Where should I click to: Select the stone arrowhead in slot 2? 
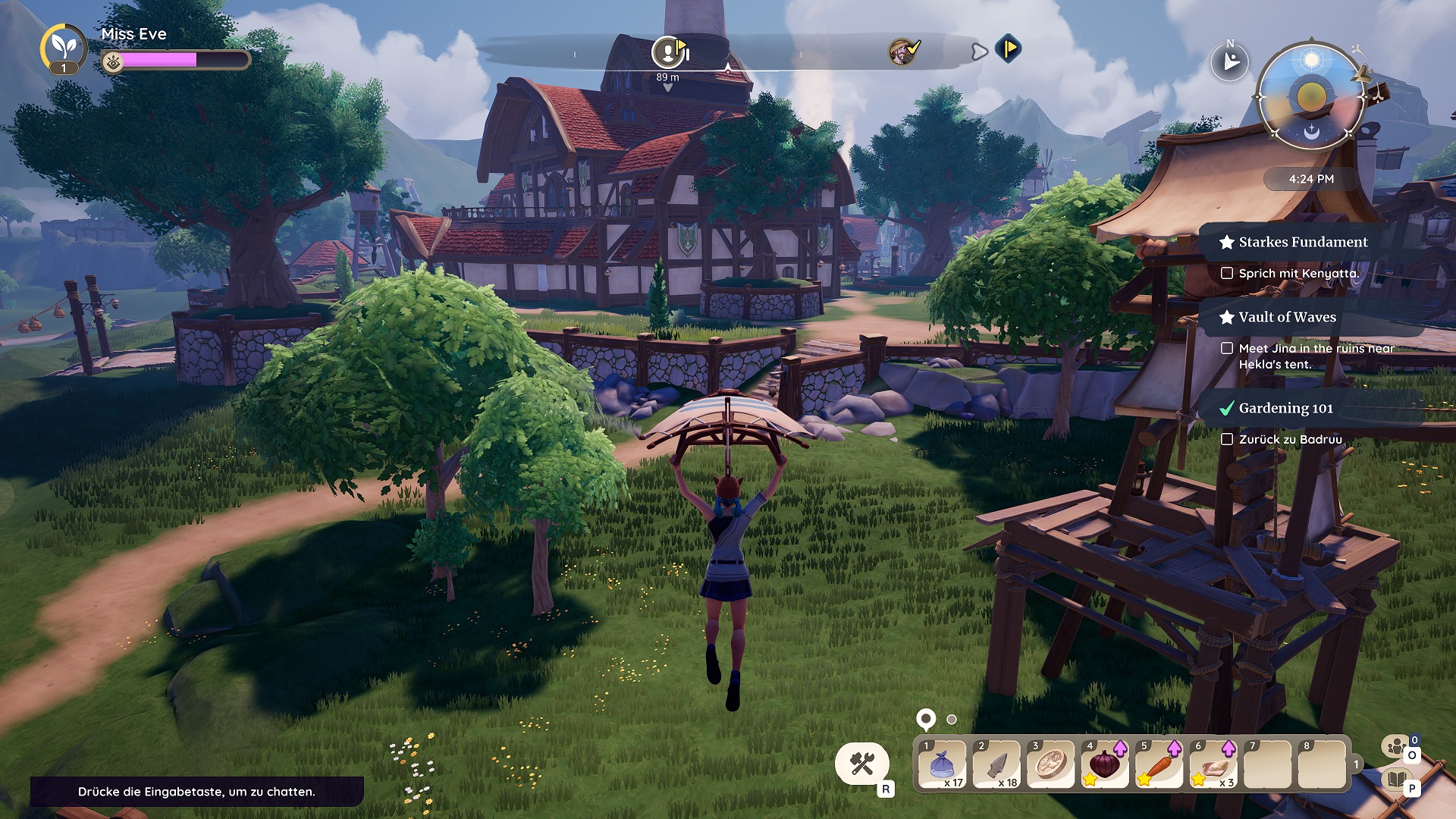(x=996, y=764)
